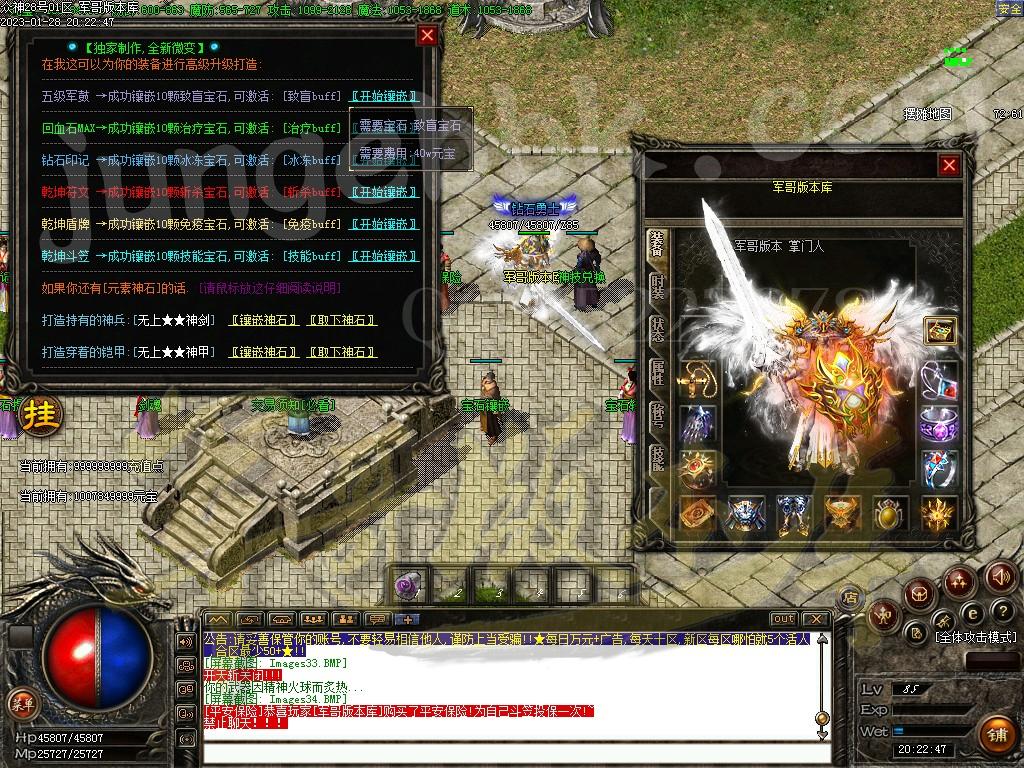This screenshot has width=1024, height=768.
Task: Open the treasure chest icon in equipment panel
Action: [x=938, y=330]
